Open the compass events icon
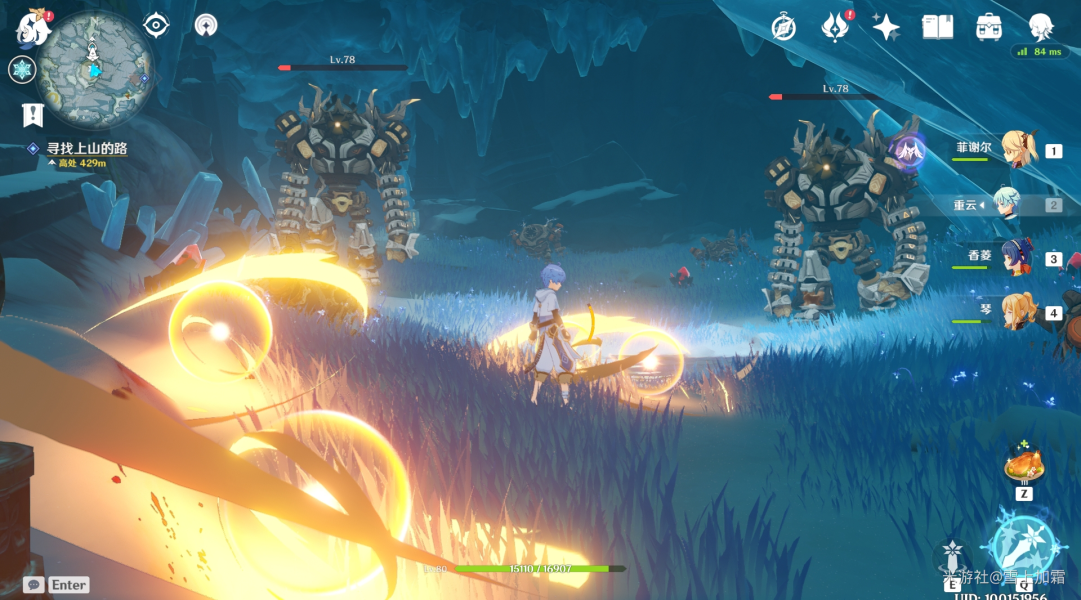Image resolution: width=1081 pixels, height=600 pixels. 784,27
